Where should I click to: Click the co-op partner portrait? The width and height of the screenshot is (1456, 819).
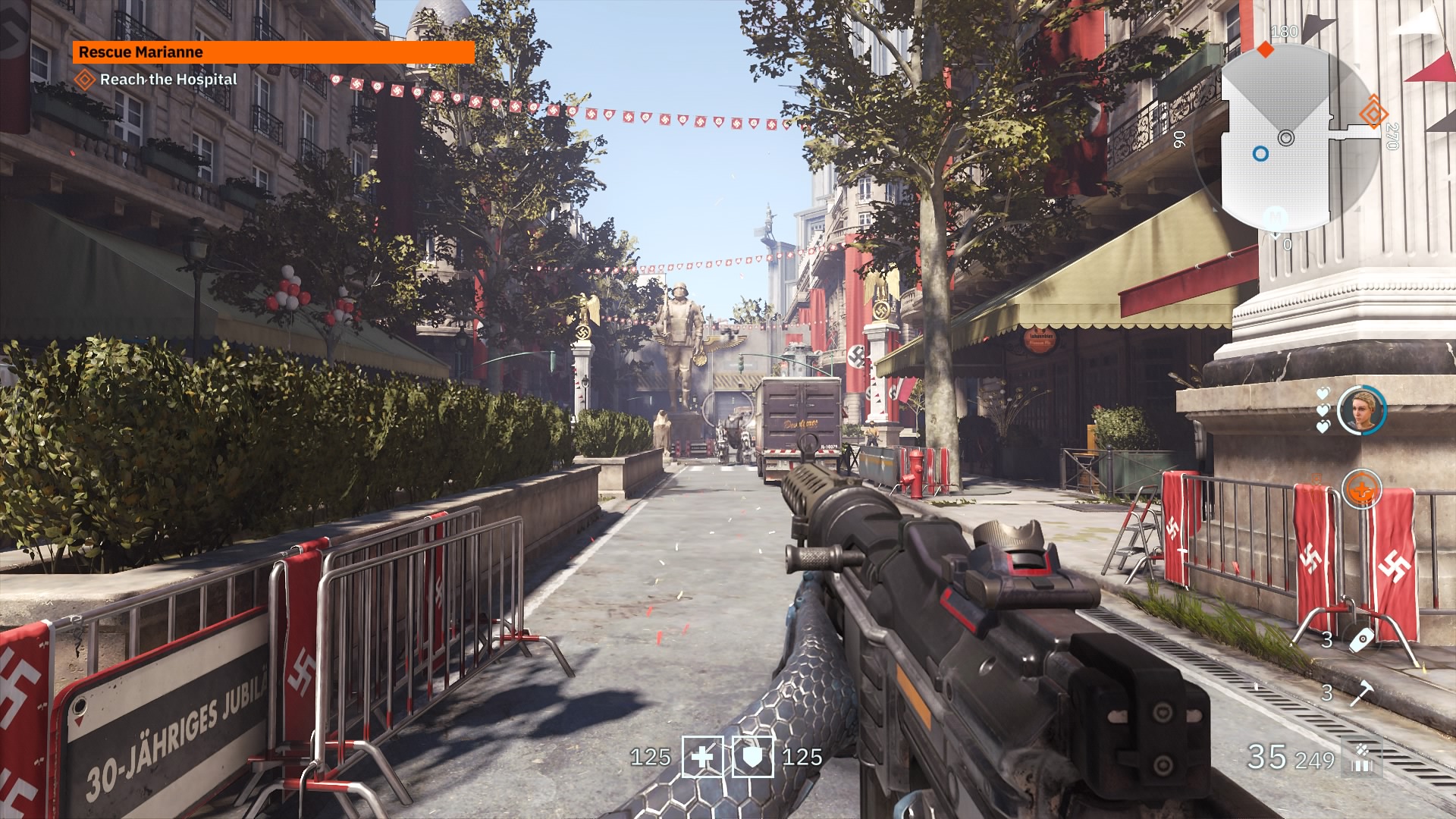[1361, 410]
